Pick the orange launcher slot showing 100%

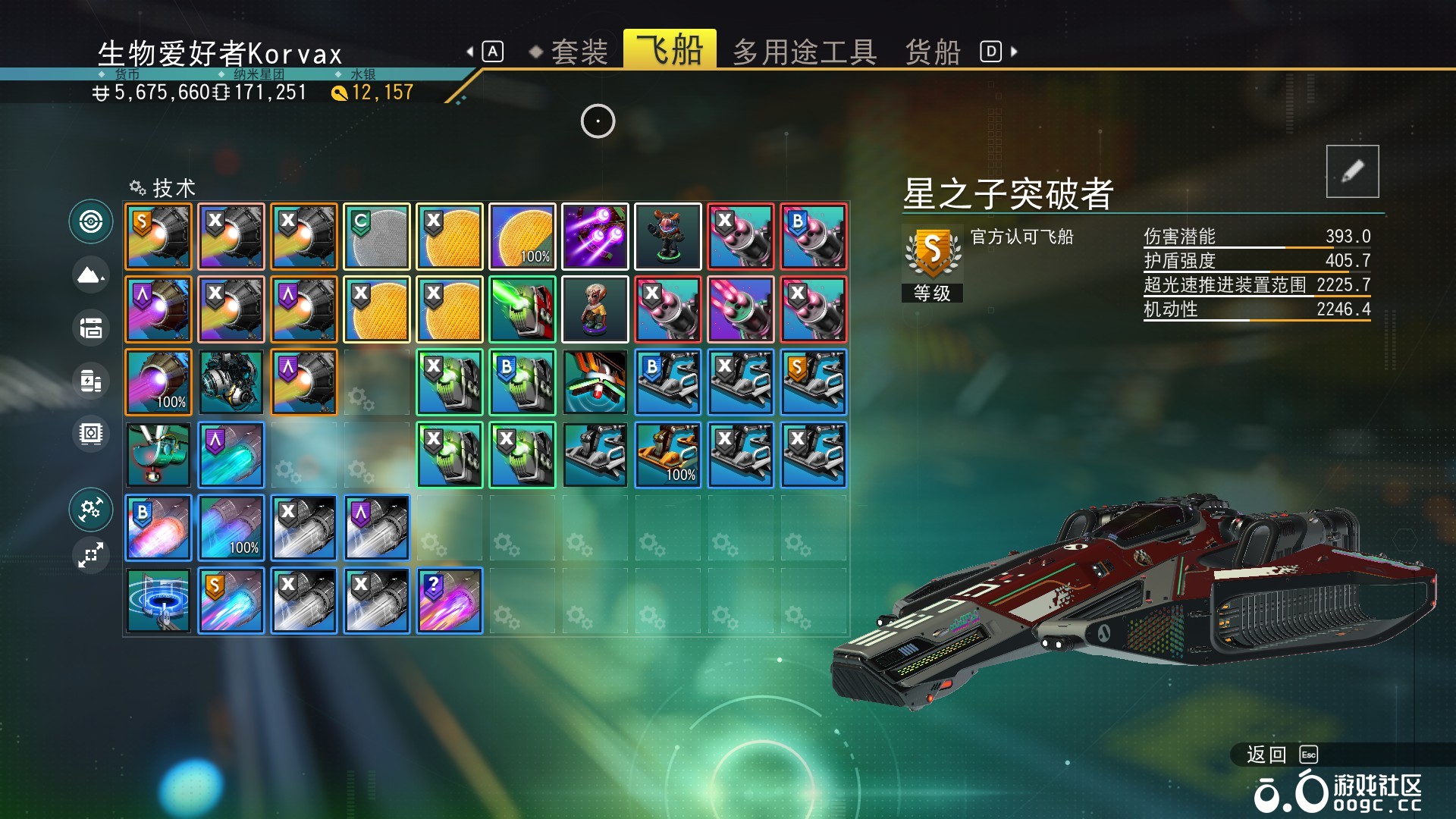668,455
